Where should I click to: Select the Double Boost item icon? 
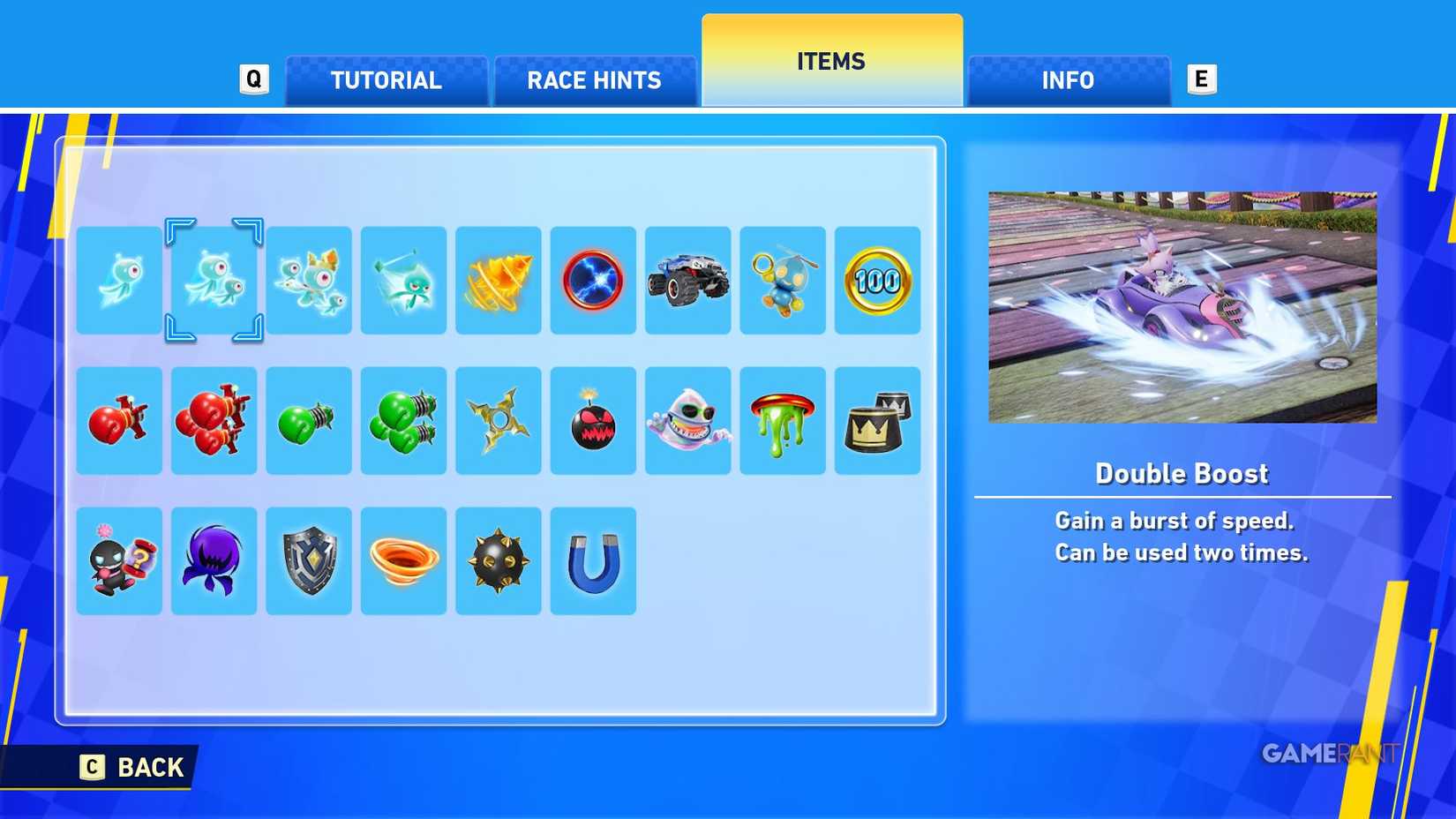pyautogui.click(x=214, y=281)
